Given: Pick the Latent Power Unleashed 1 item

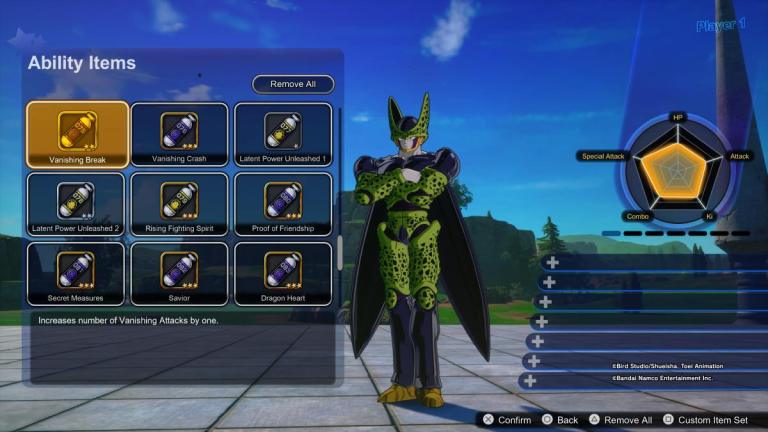Looking at the screenshot, I should [x=283, y=134].
